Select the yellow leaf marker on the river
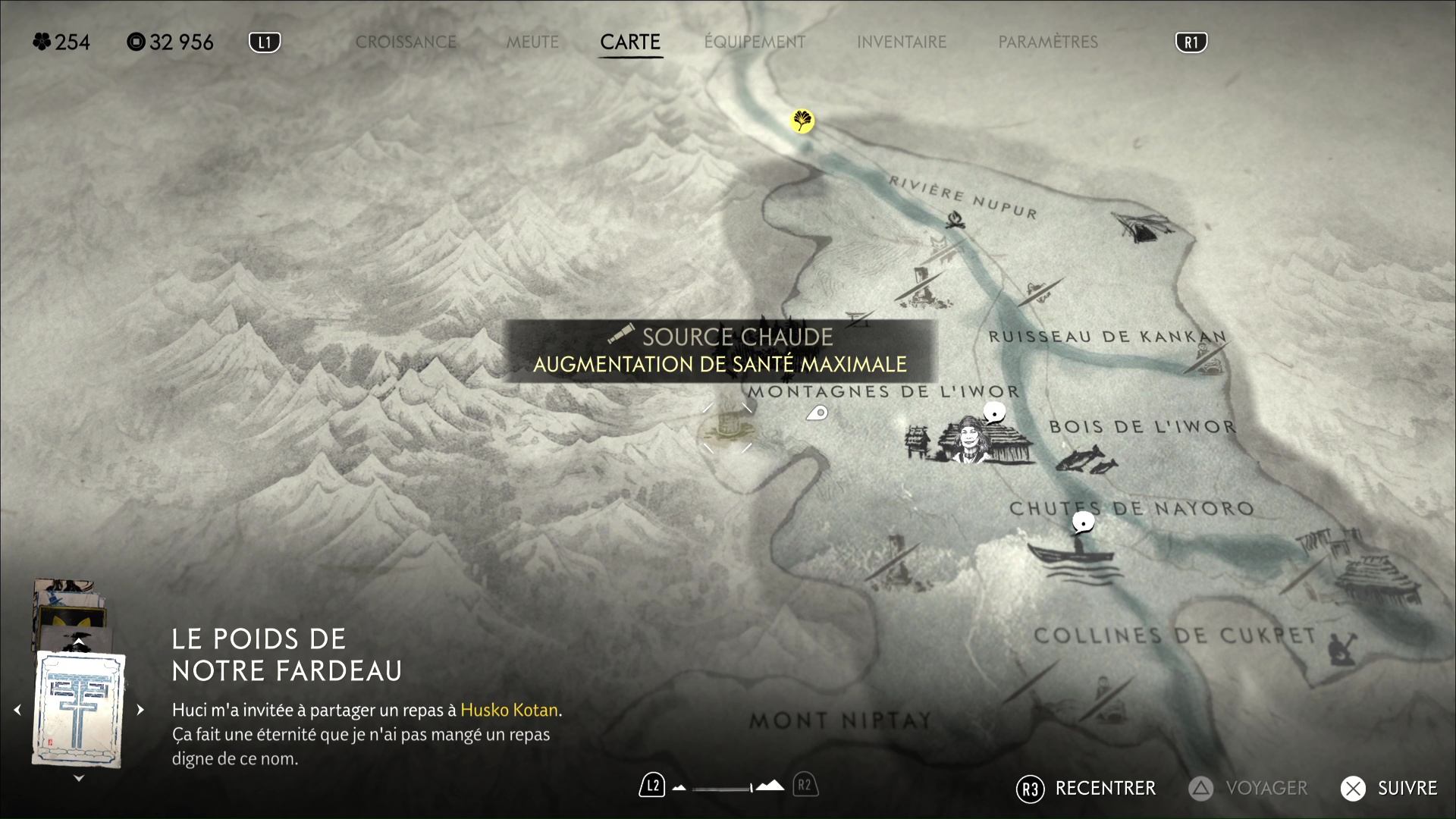Image resolution: width=1456 pixels, height=819 pixels. coord(802,121)
